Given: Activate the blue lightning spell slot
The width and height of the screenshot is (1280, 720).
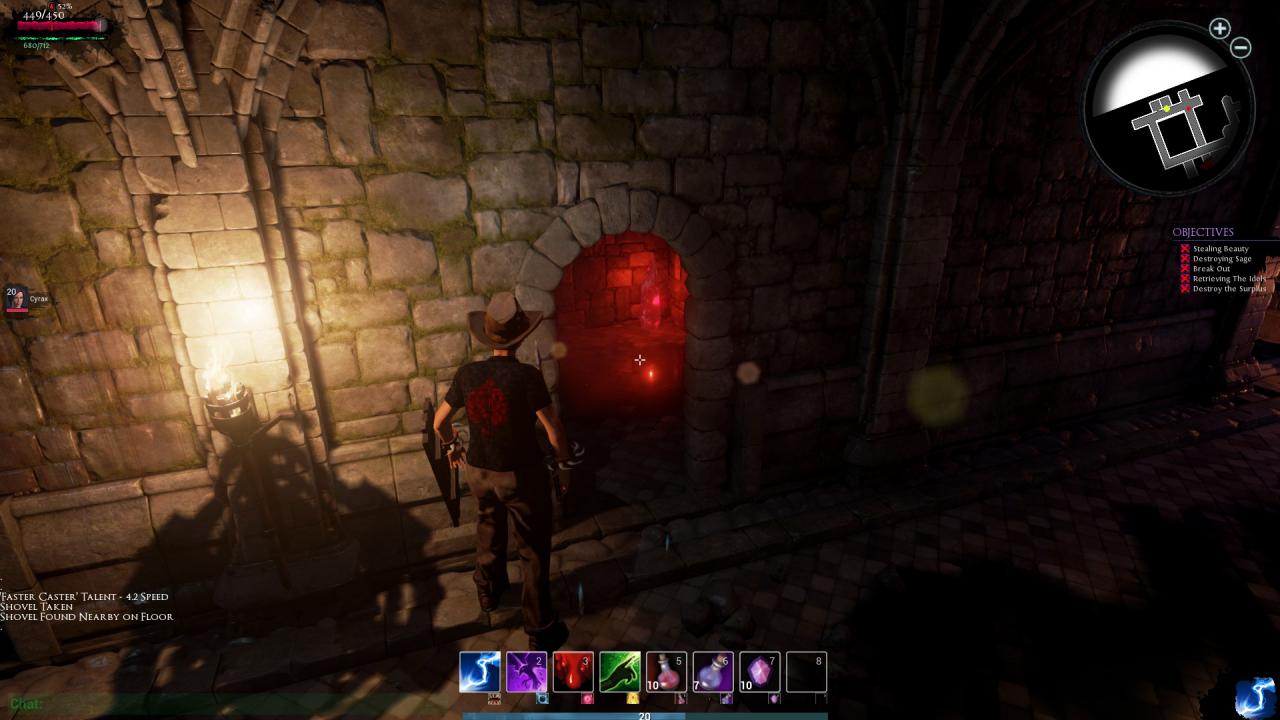Looking at the screenshot, I should point(479,672).
